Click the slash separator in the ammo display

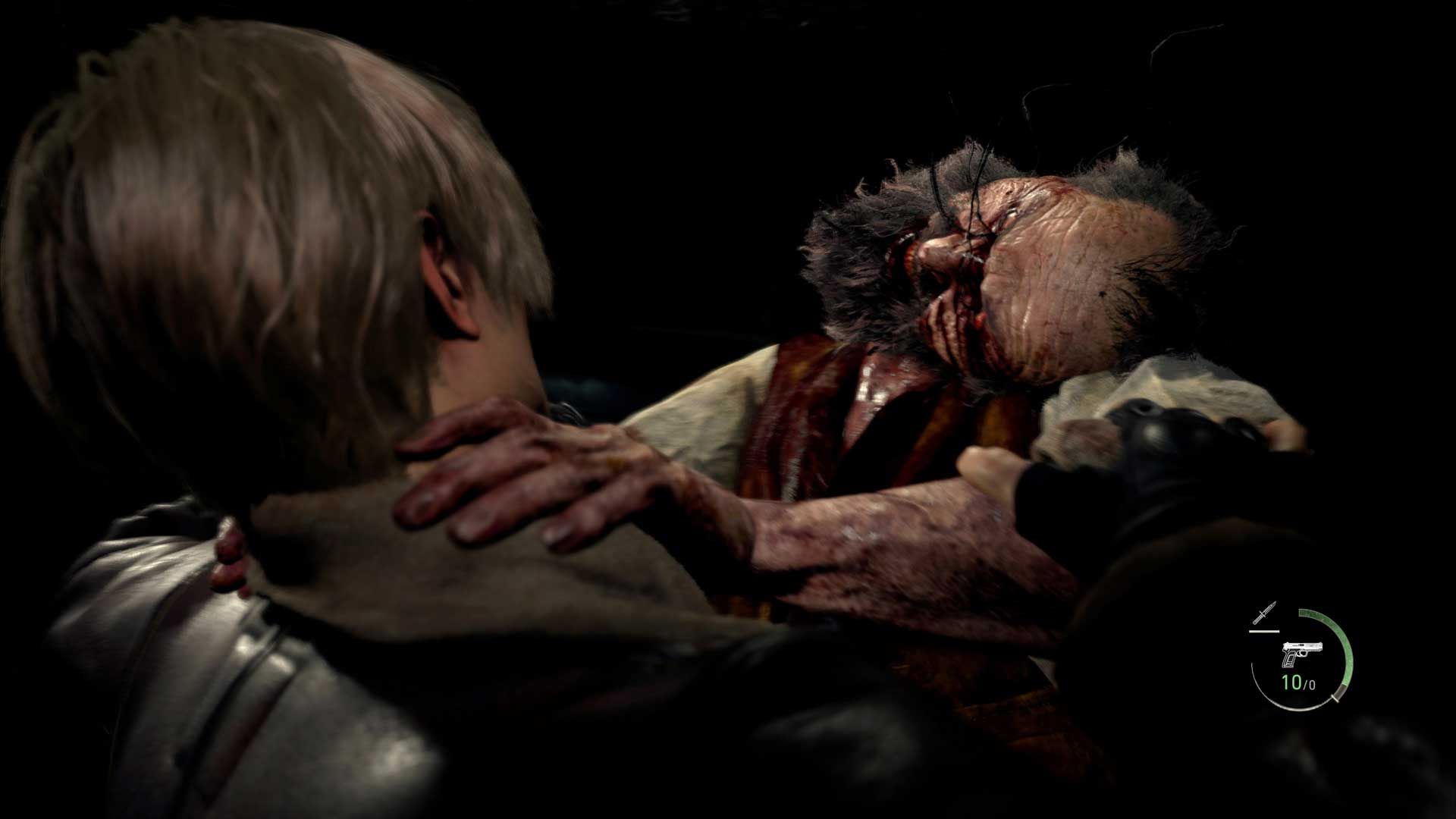pyautogui.click(x=1306, y=683)
